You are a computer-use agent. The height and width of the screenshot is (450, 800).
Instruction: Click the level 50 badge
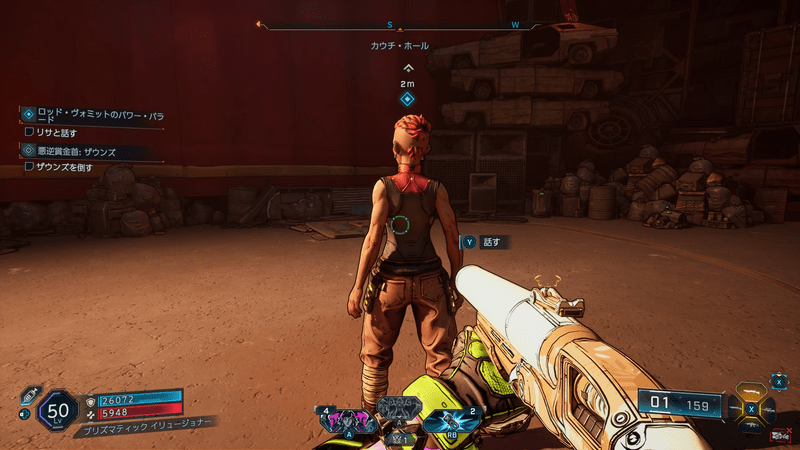(x=57, y=409)
